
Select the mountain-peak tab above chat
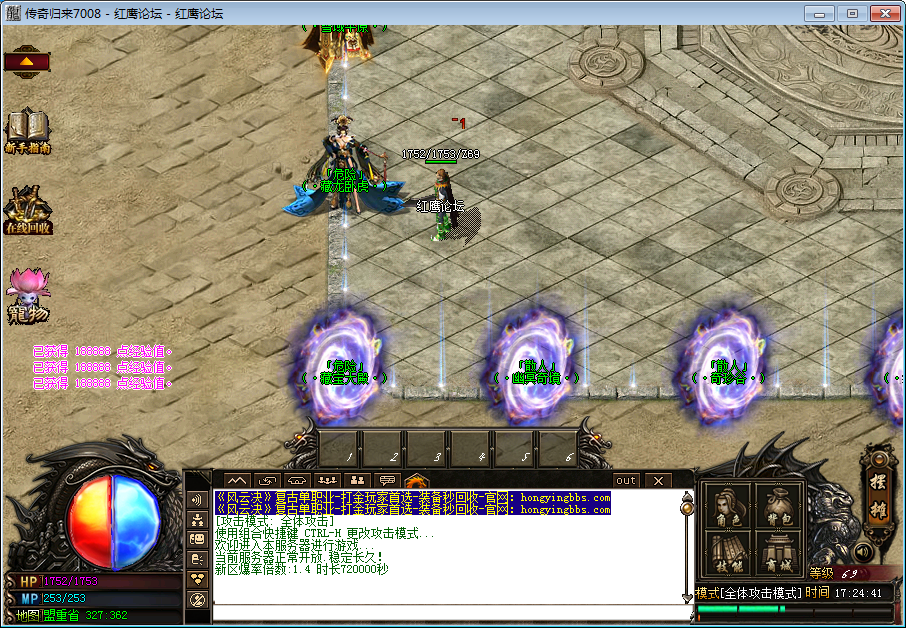point(237,481)
